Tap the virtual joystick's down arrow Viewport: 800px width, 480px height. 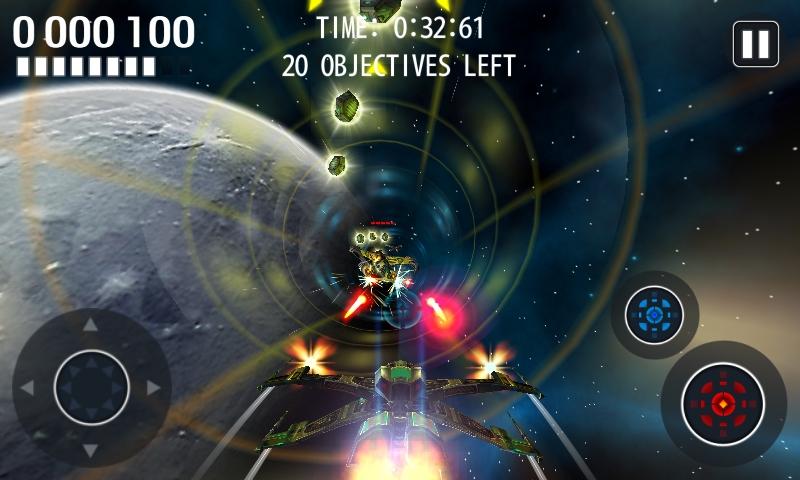91,450
